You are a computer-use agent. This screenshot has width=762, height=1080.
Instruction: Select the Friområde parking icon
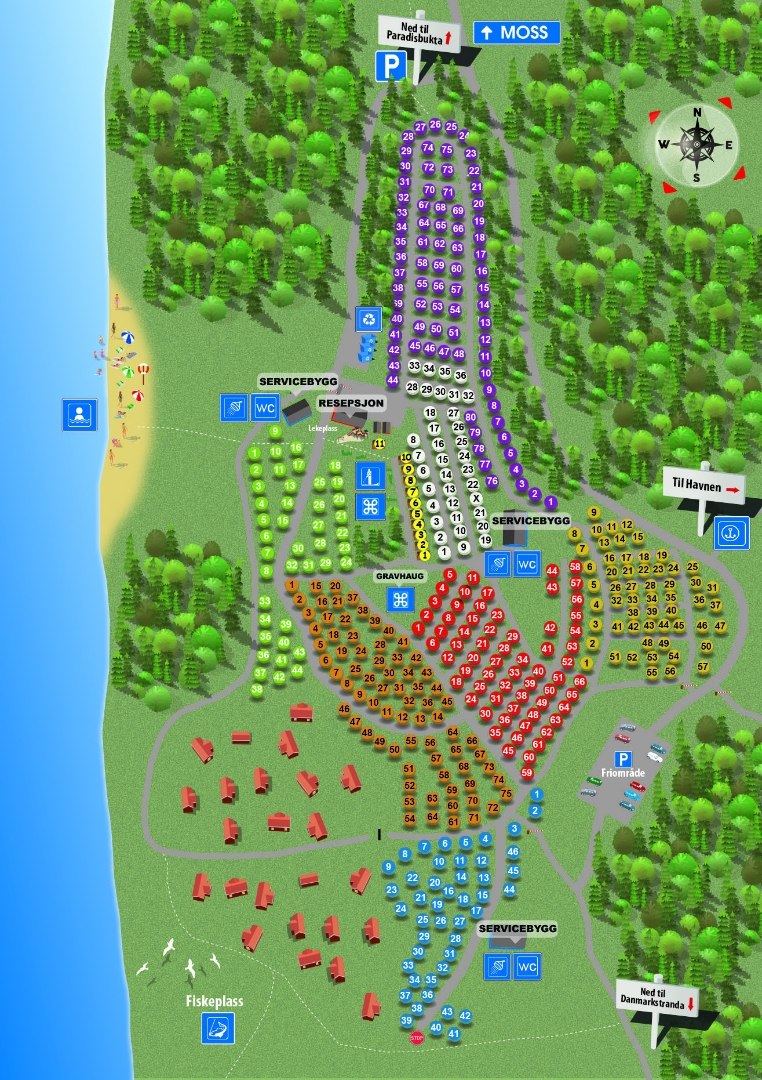pos(622,759)
